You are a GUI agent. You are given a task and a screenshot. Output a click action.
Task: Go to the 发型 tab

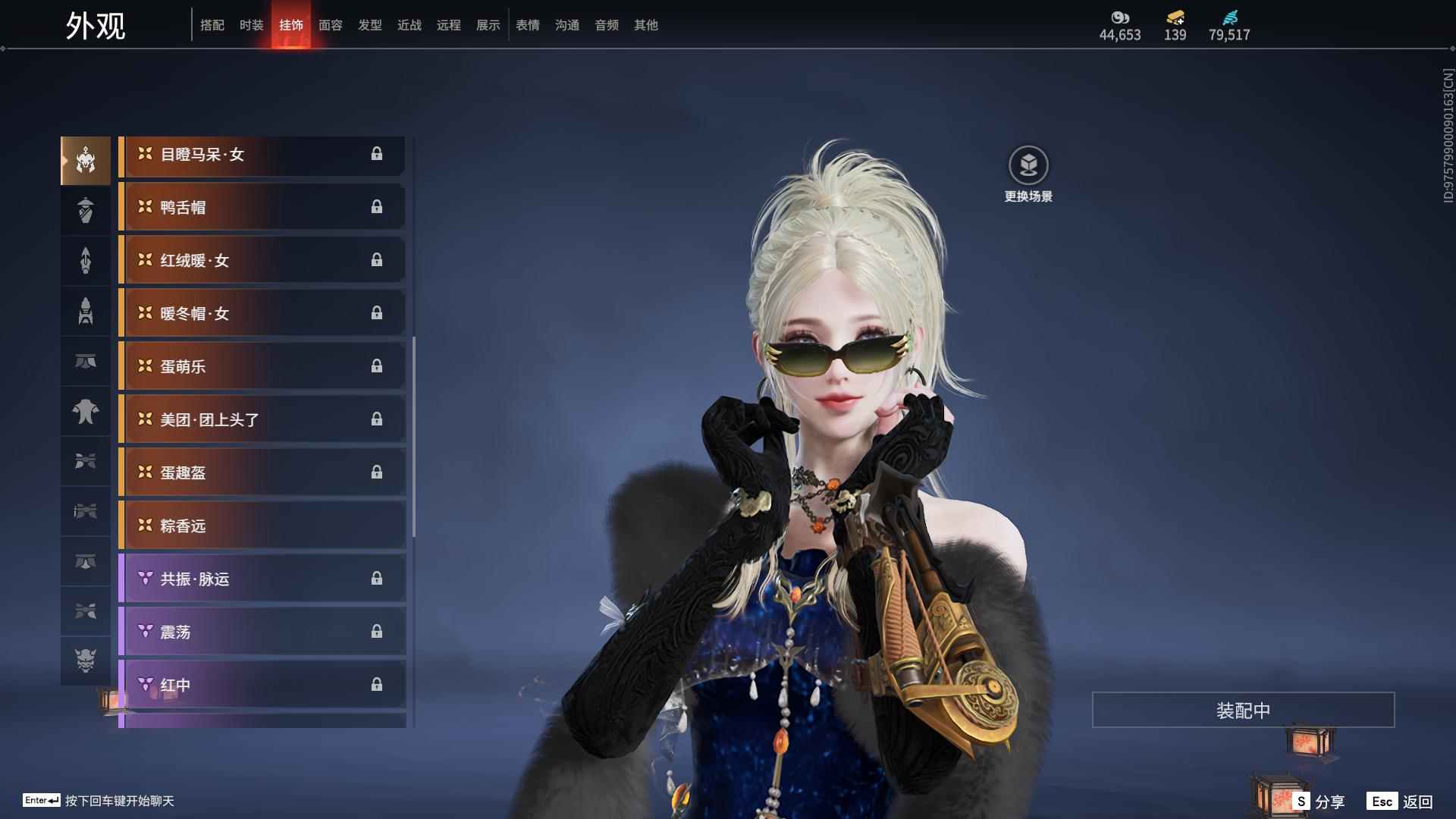coord(369,25)
